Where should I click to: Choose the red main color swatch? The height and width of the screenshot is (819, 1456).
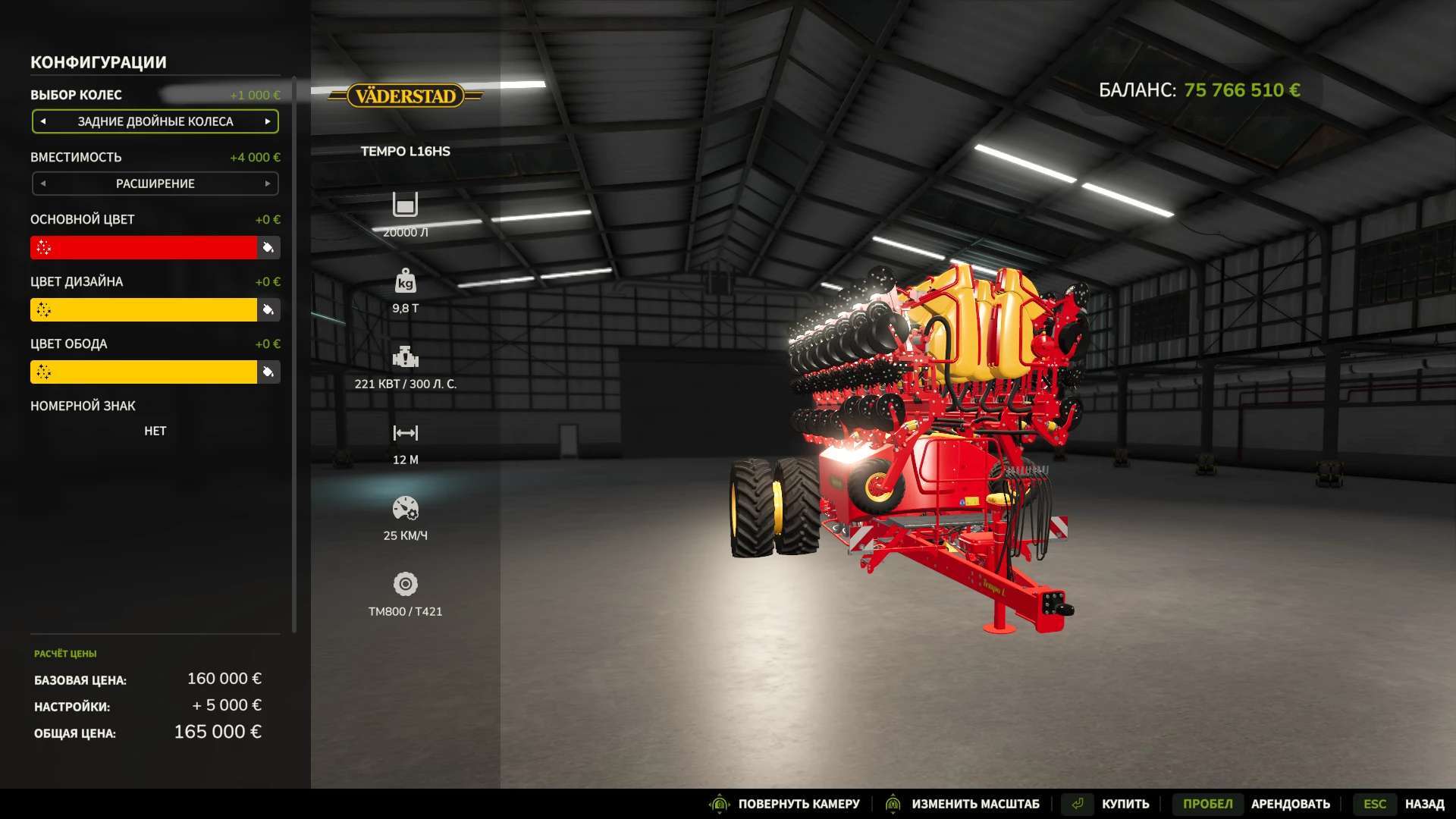pyautogui.click(x=144, y=247)
